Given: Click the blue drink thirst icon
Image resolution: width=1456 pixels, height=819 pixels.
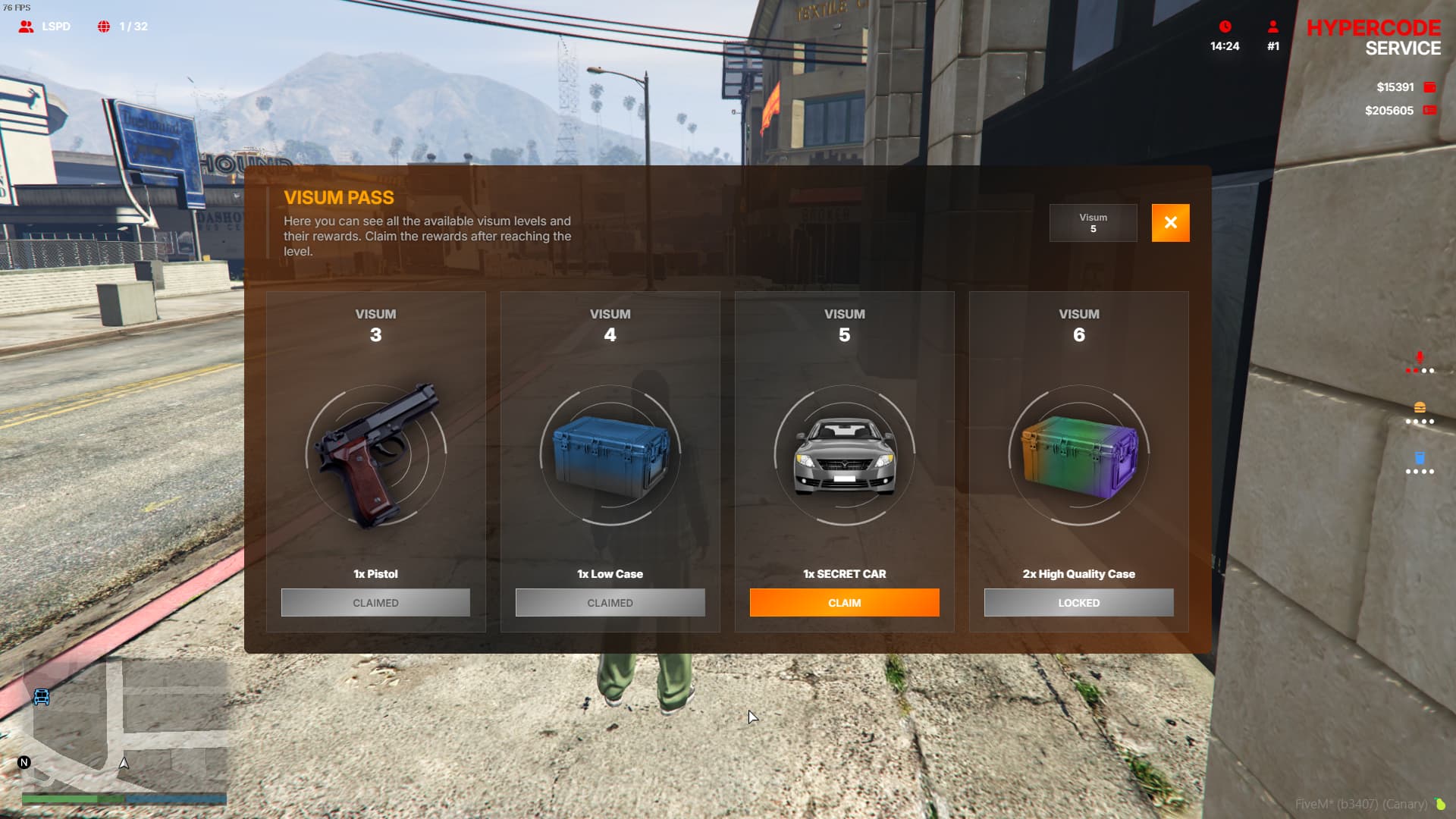Looking at the screenshot, I should [1420, 458].
